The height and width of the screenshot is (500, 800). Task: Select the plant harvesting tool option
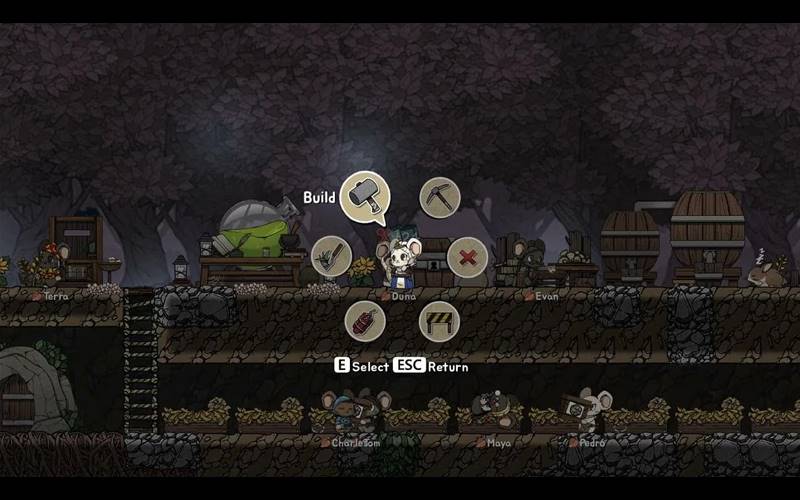331,257
